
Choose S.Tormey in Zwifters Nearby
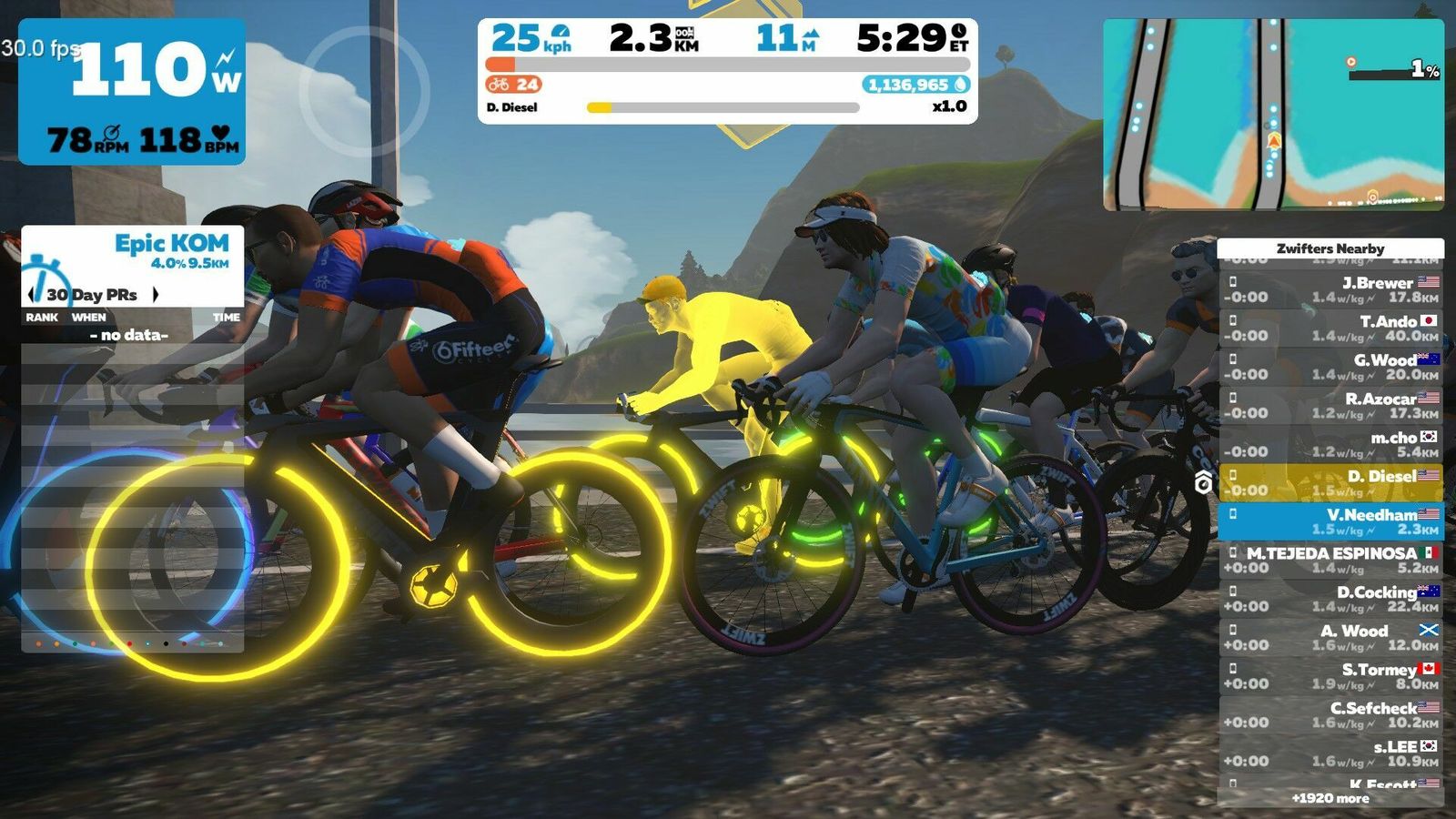tap(1330, 676)
